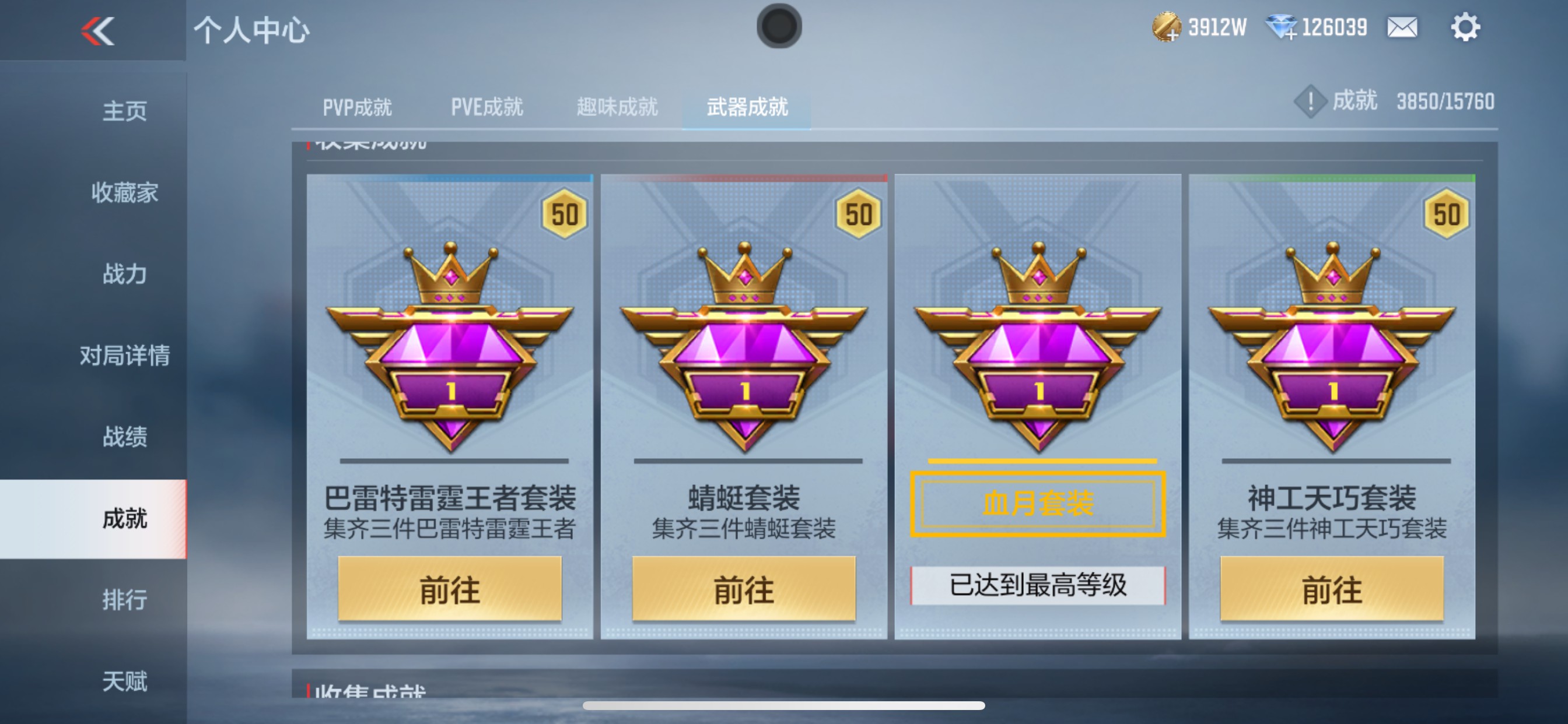This screenshot has width=1568, height=724.
Task: Tap 前往 under 巴雷特雷霆王者套装
Action: [x=450, y=588]
